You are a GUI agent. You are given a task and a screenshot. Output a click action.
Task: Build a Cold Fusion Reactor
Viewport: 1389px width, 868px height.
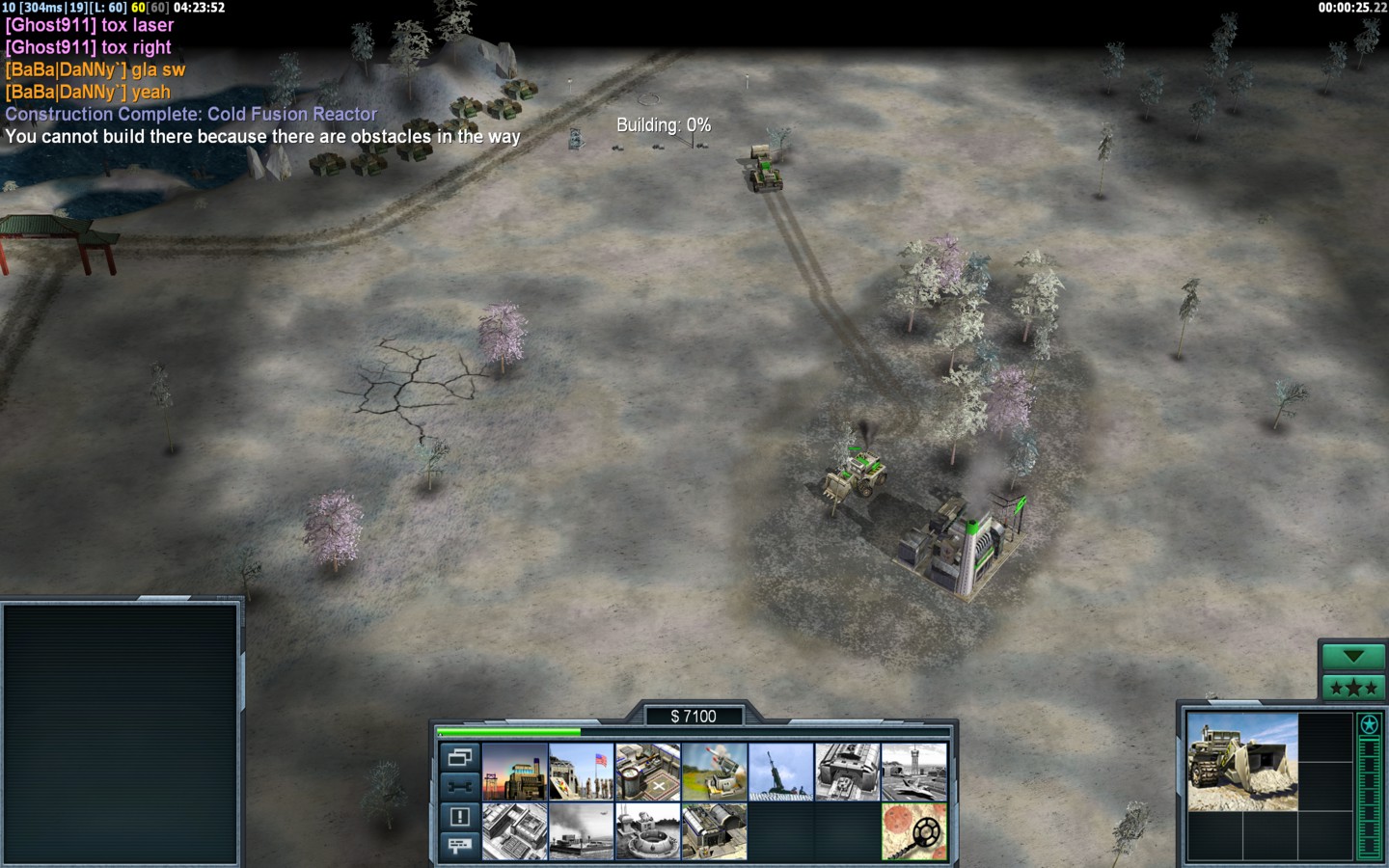515,772
